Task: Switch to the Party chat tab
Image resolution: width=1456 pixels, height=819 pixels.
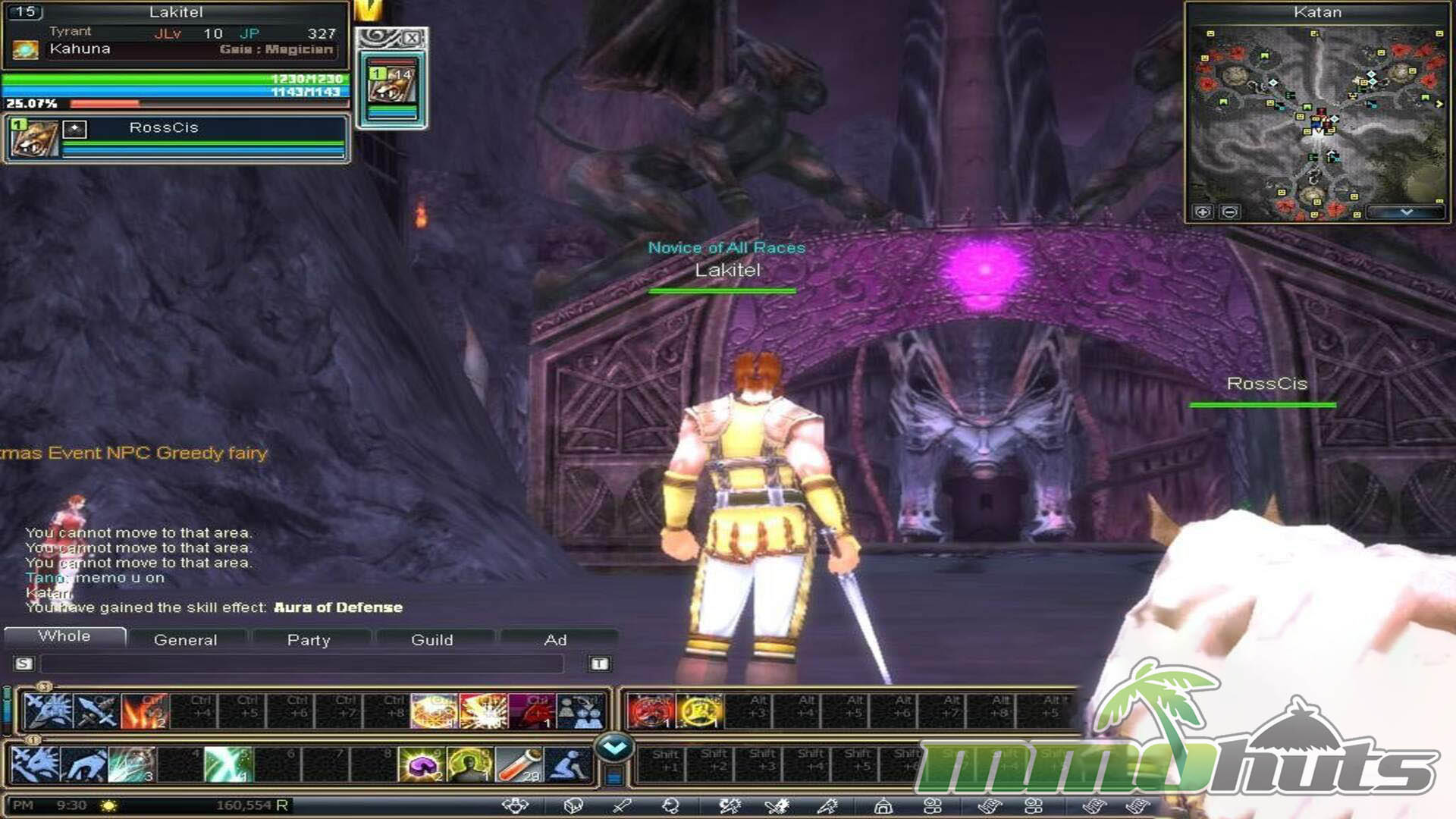Action: click(x=309, y=640)
